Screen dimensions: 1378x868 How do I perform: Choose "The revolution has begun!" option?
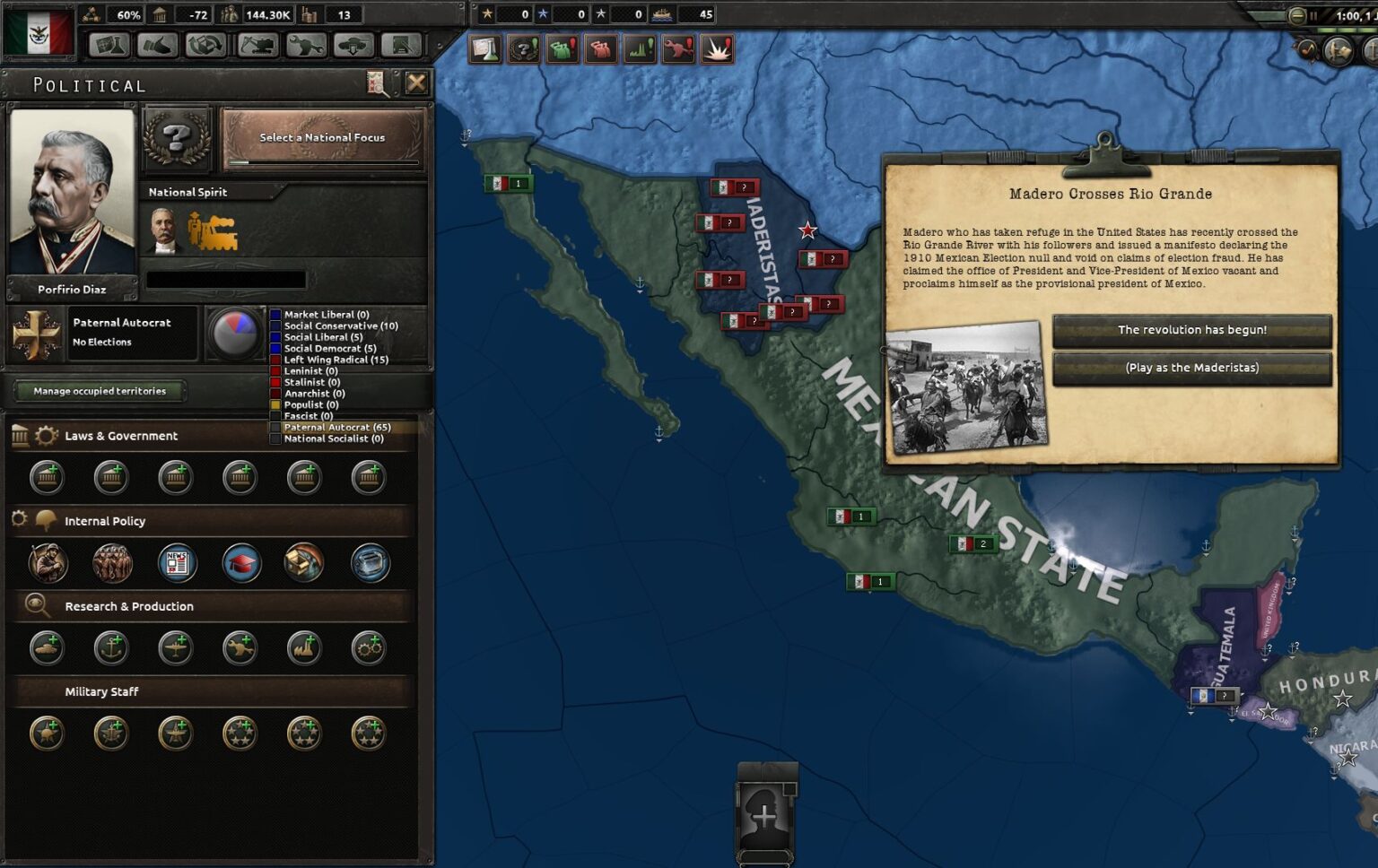(x=1191, y=330)
